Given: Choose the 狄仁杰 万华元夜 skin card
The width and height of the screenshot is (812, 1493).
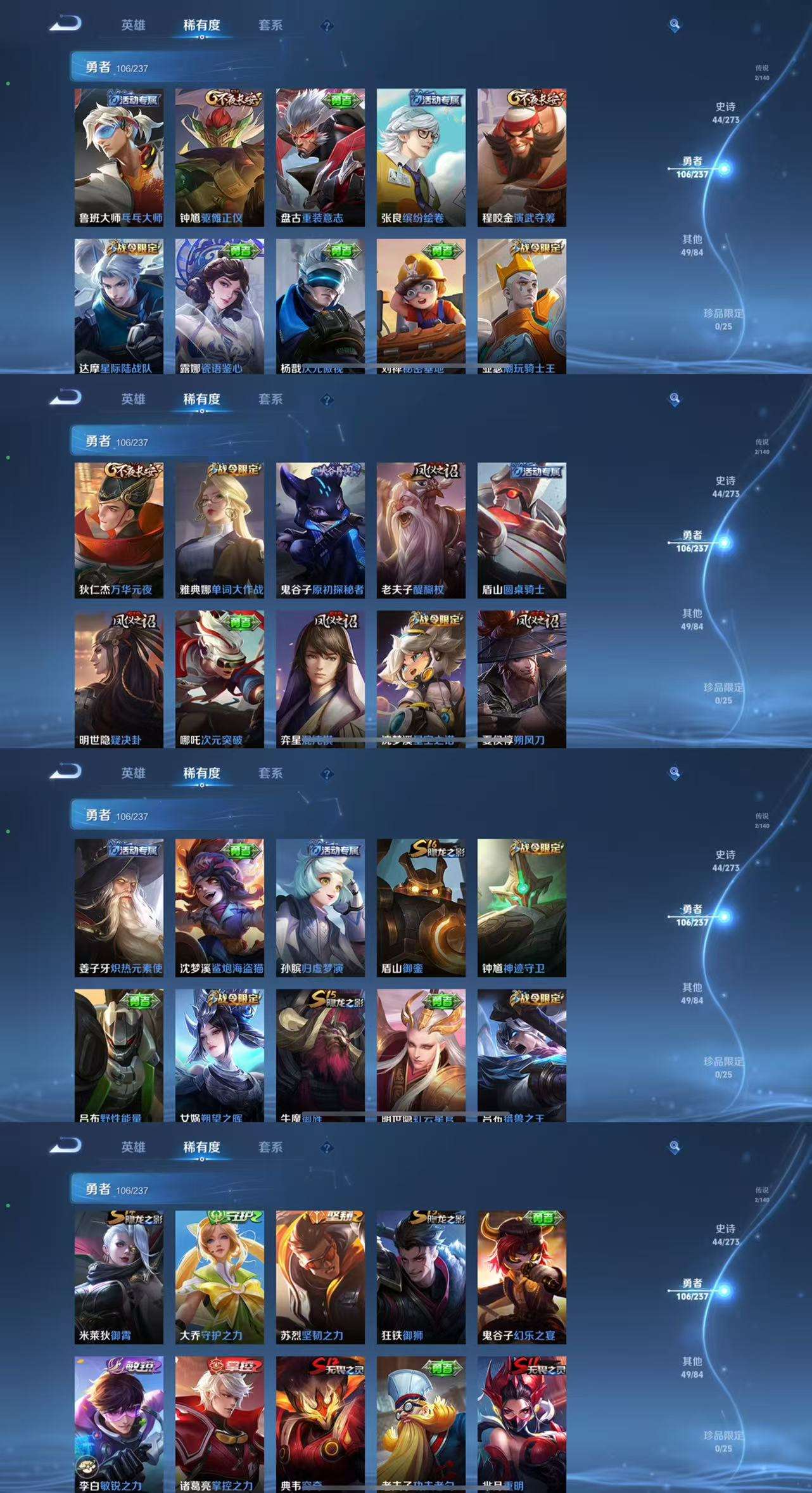Looking at the screenshot, I should pyautogui.click(x=118, y=530).
